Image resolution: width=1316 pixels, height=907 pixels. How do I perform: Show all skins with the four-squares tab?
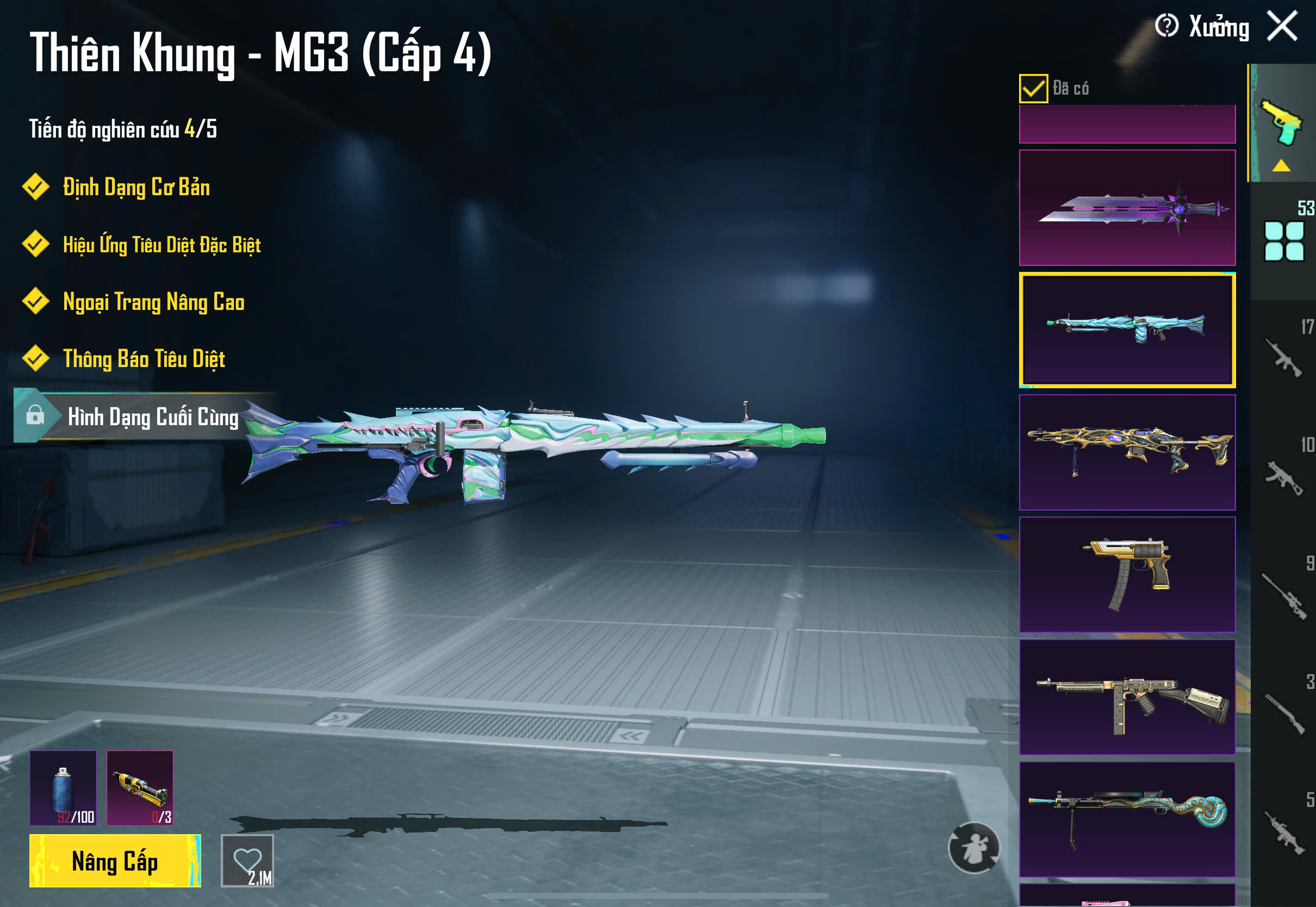[x=1283, y=241]
